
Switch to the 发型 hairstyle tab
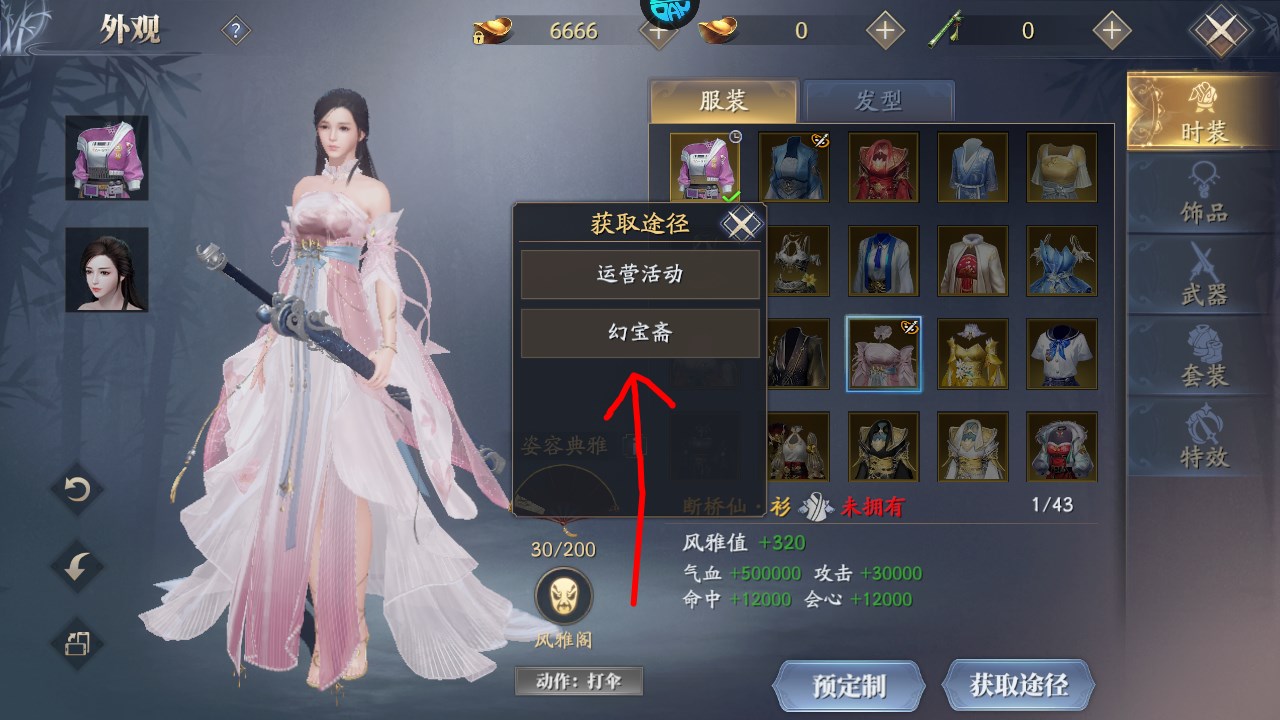(x=879, y=100)
